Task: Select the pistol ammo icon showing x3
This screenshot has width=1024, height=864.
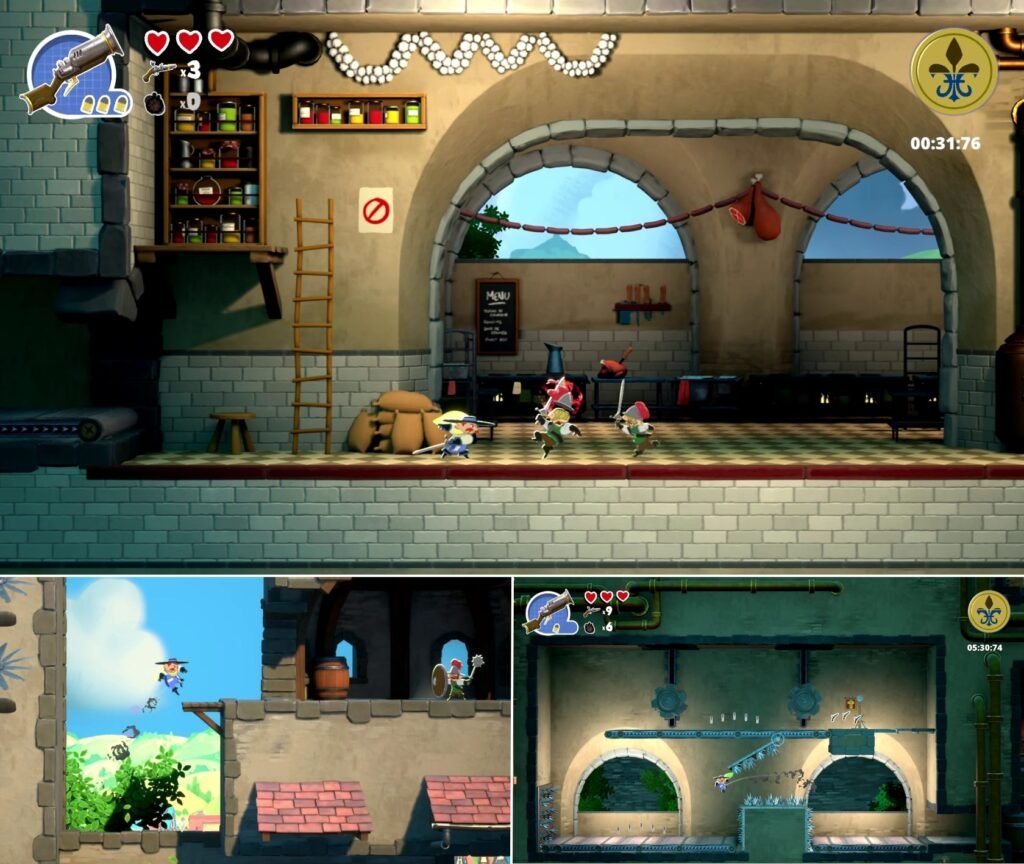Action: (x=159, y=70)
